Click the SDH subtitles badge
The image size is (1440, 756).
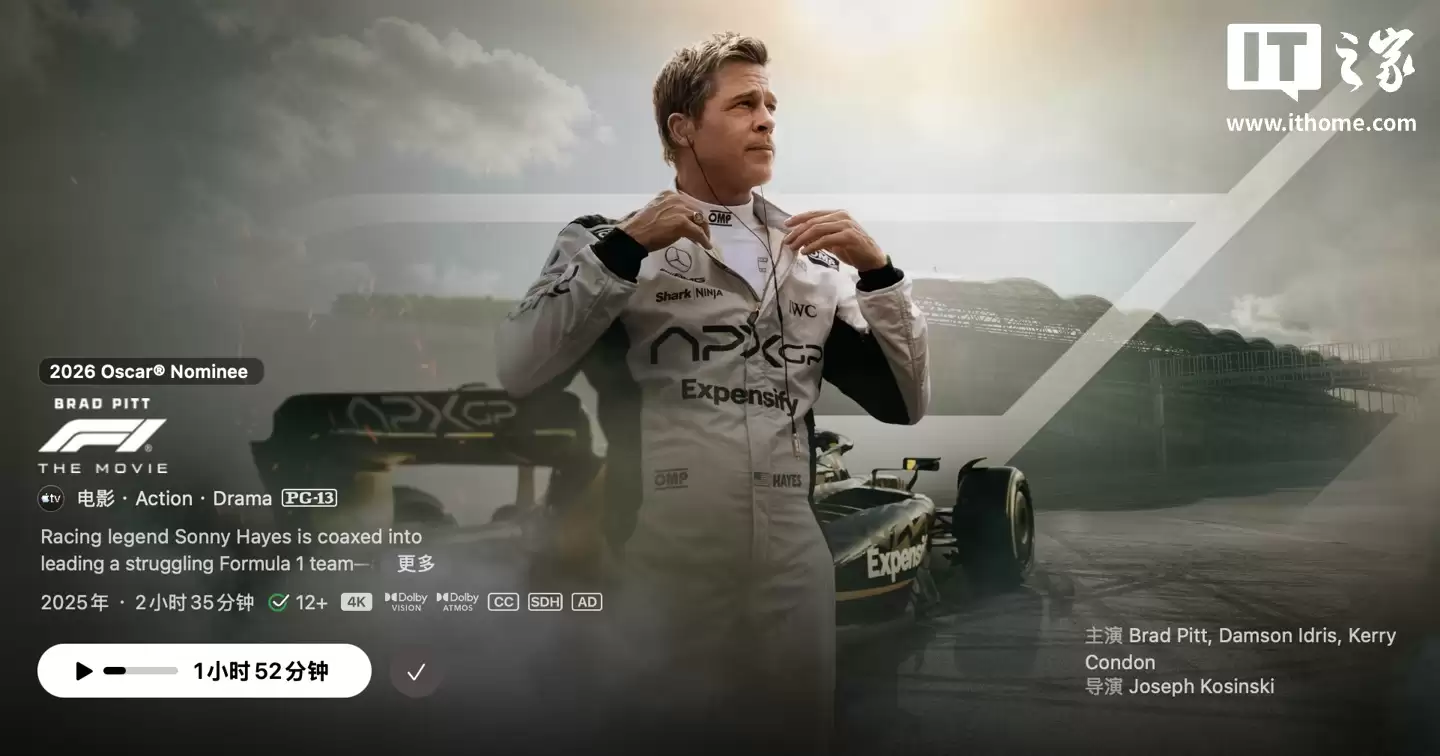pos(544,601)
